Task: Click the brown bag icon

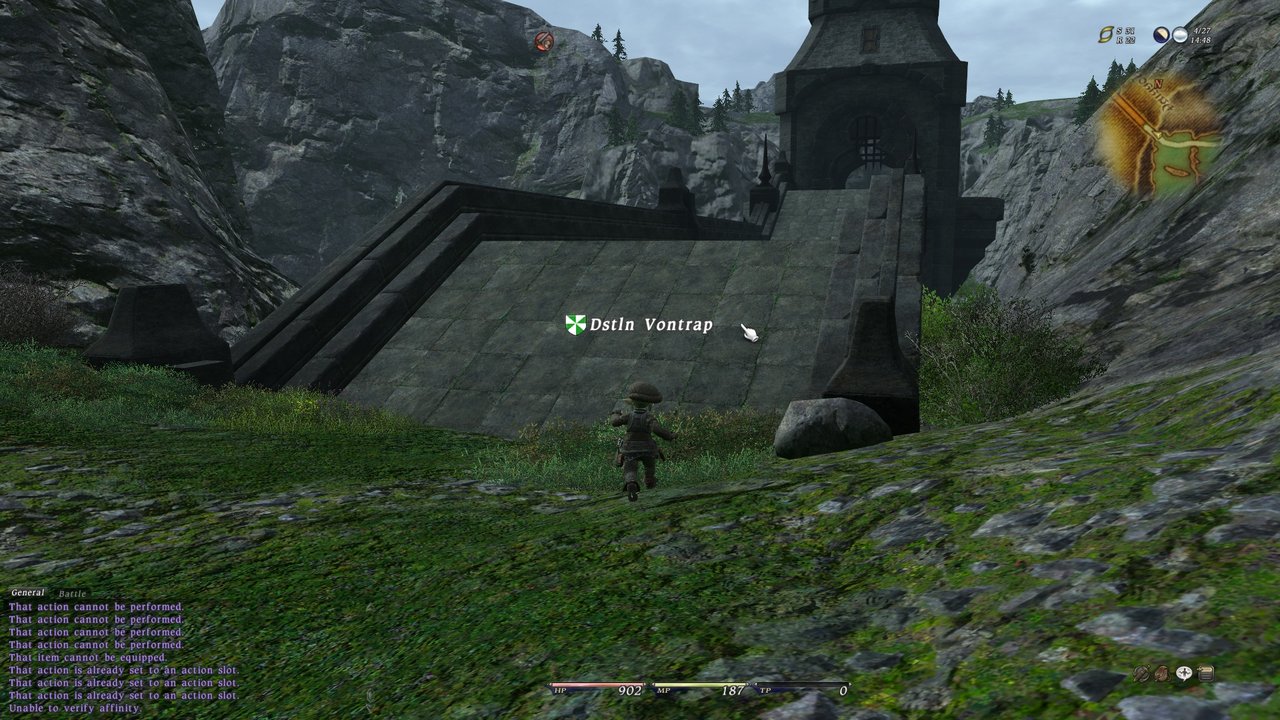Action: pyautogui.click(x=1162, y=673)
